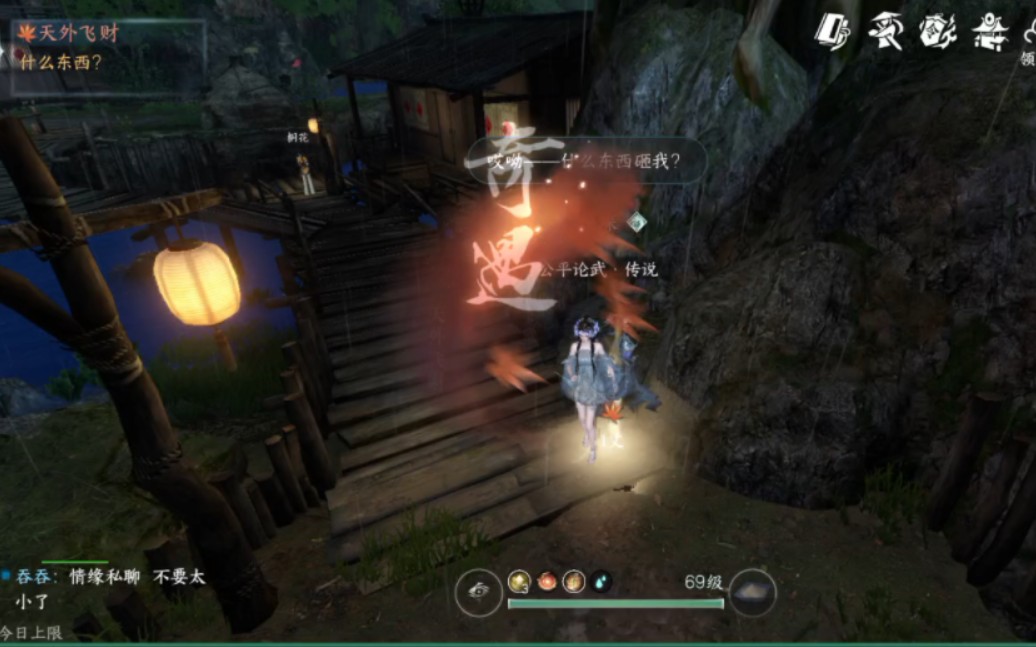
Task: Open the chat message from 吞吞
Action: coord(110,588)
